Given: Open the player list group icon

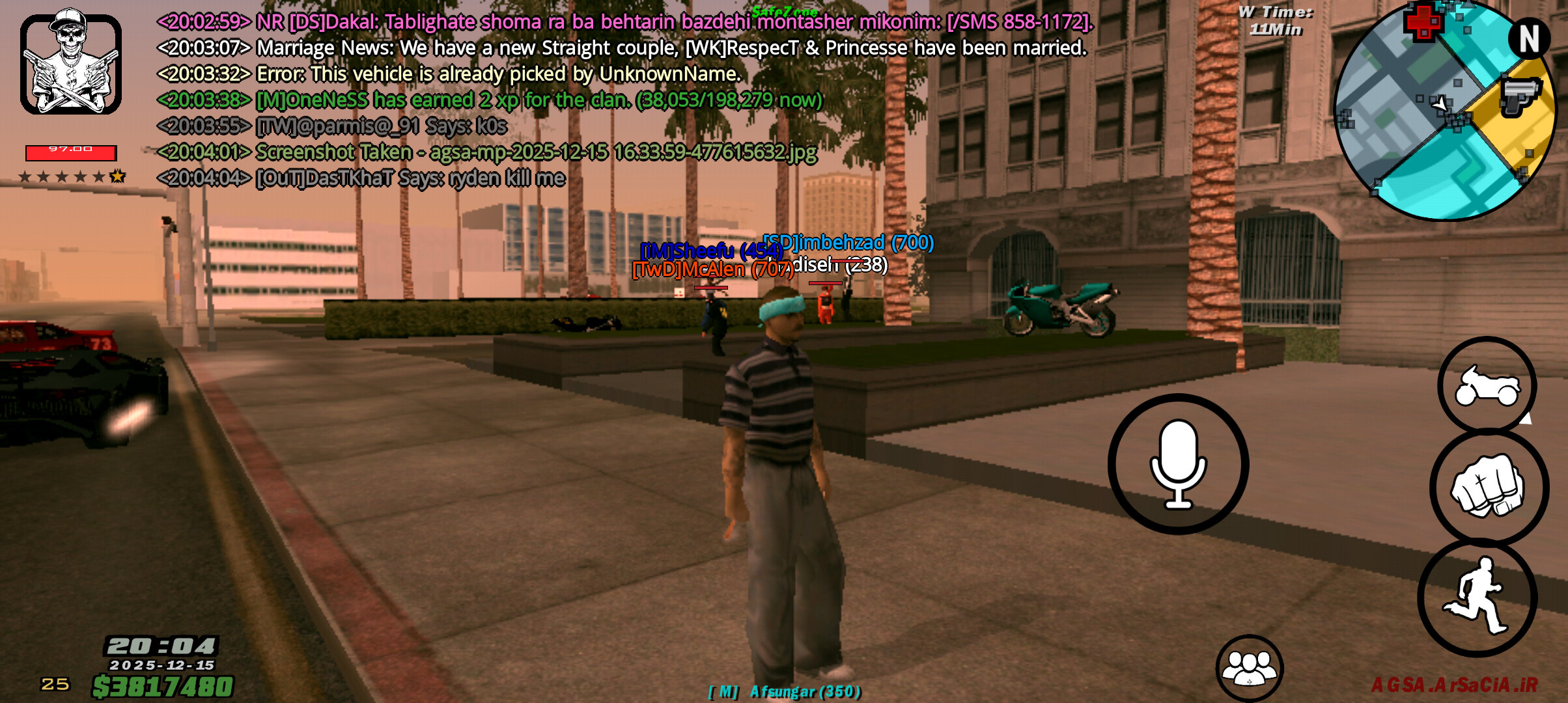Looking at the screenshot, I should [1249, 668].
